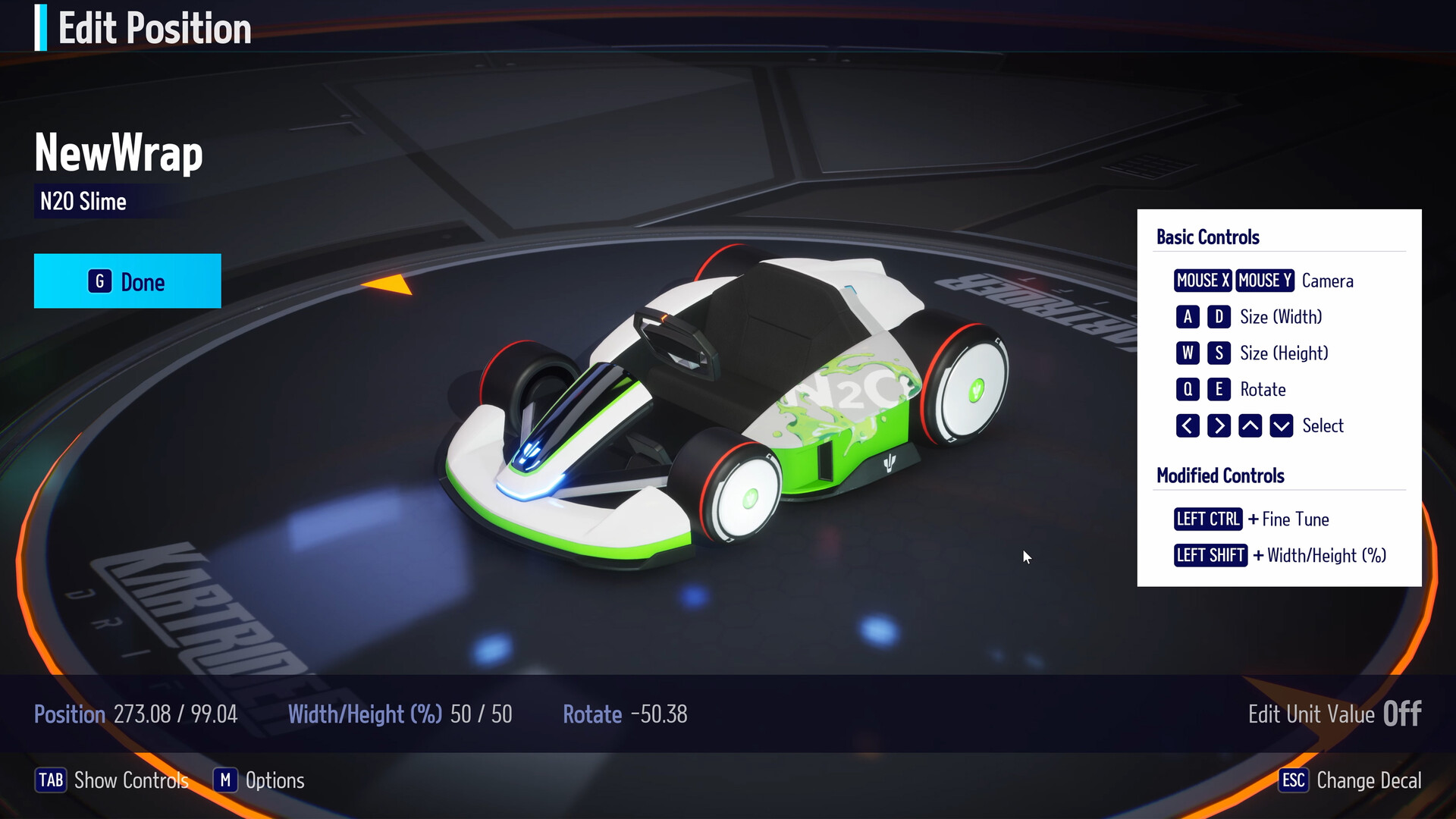Click the LEFT CTRL fine tune key icon
Screen dimensions: 1456x819
1208,519
